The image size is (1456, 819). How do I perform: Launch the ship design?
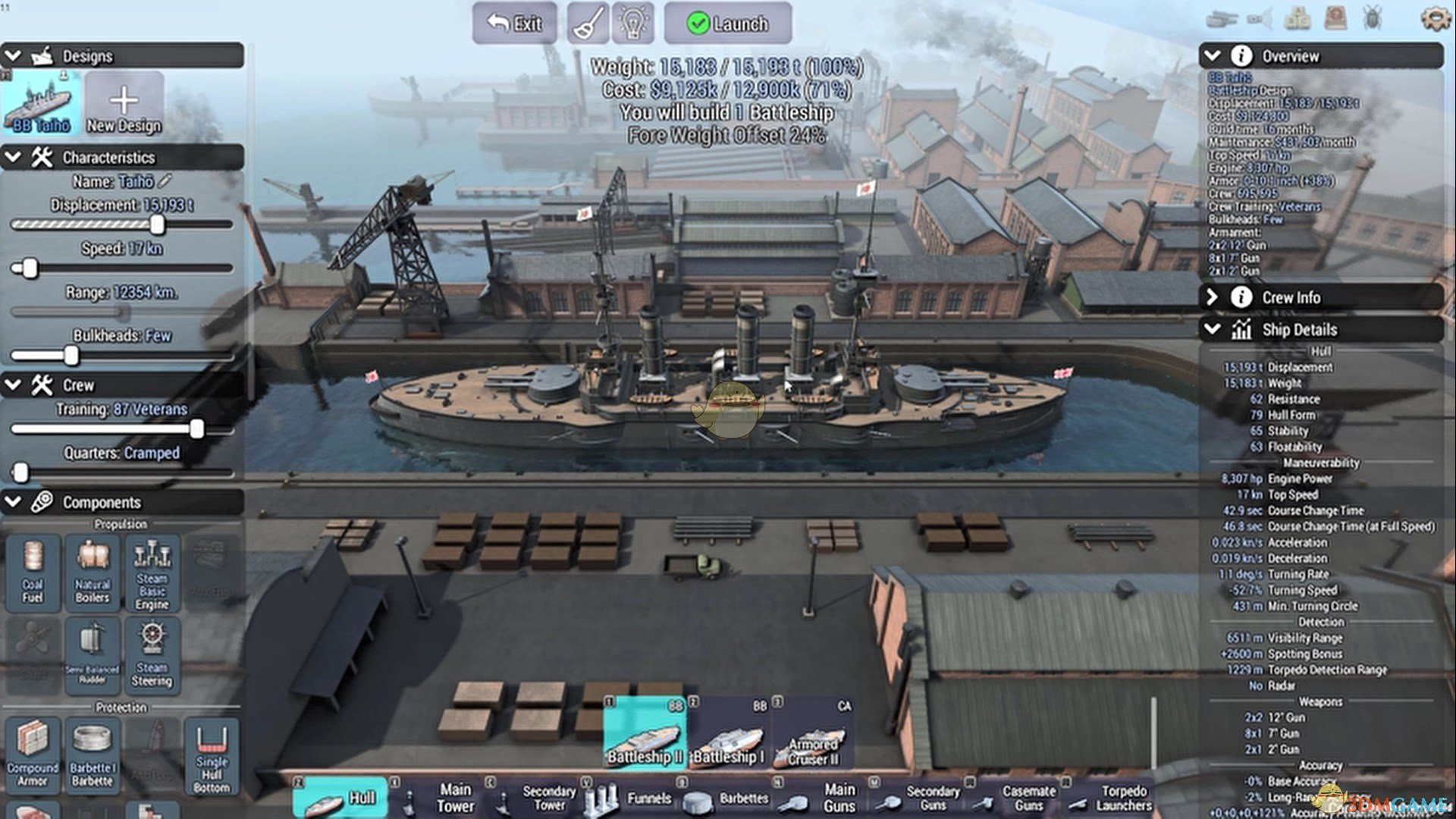727,24
